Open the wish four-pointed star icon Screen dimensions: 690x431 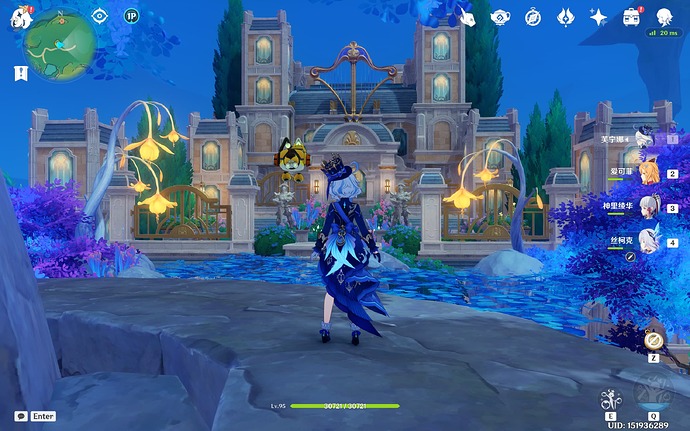tap(598, 17)
